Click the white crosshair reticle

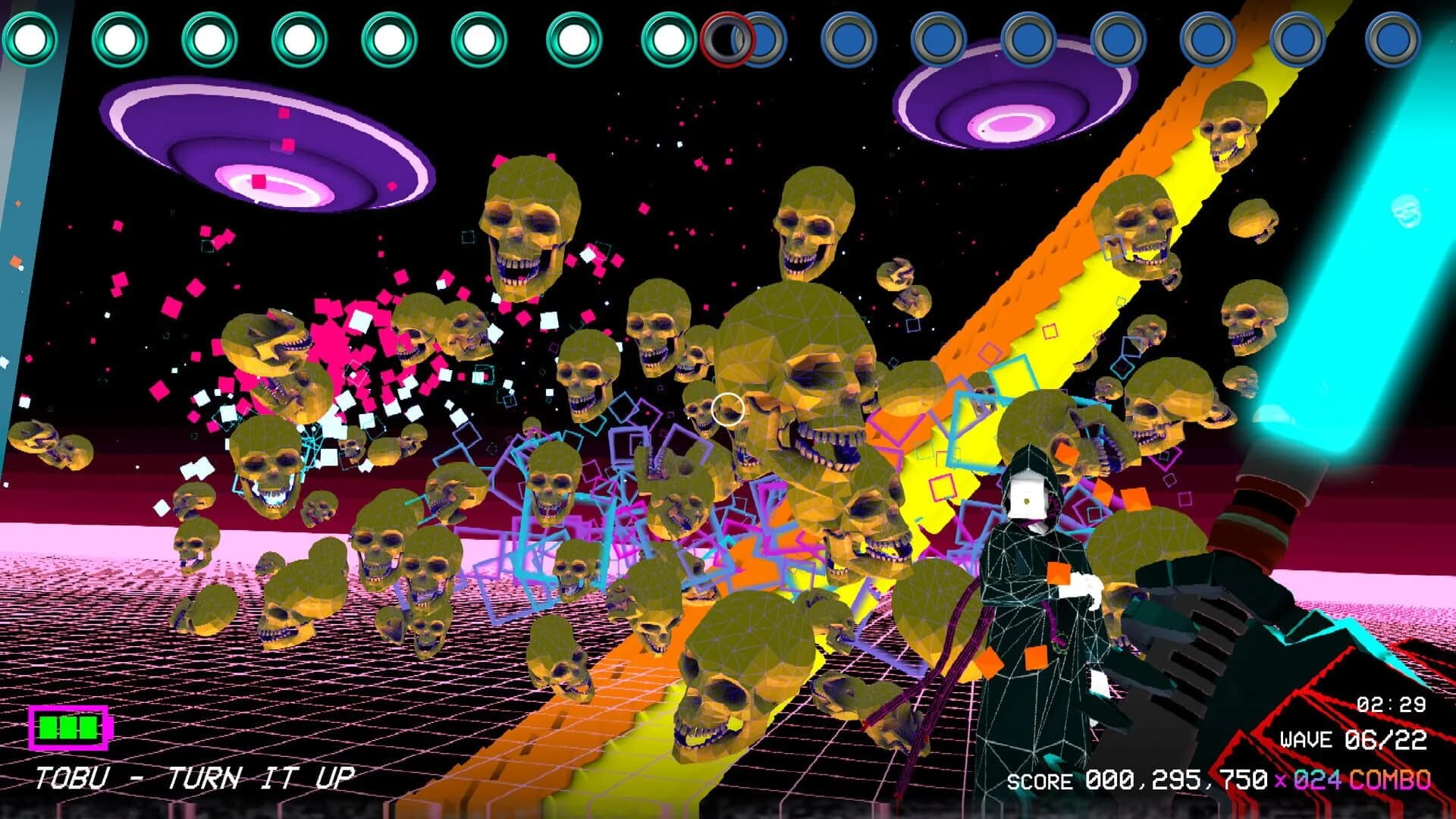[726, 408]
